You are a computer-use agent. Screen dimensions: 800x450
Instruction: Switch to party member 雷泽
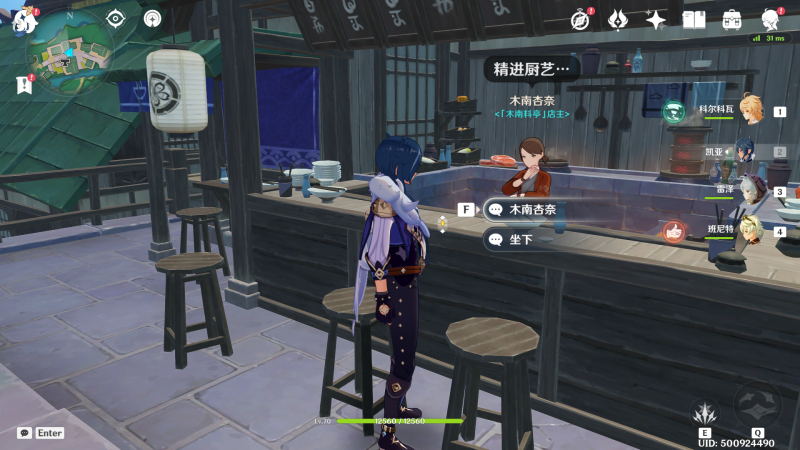750,192
